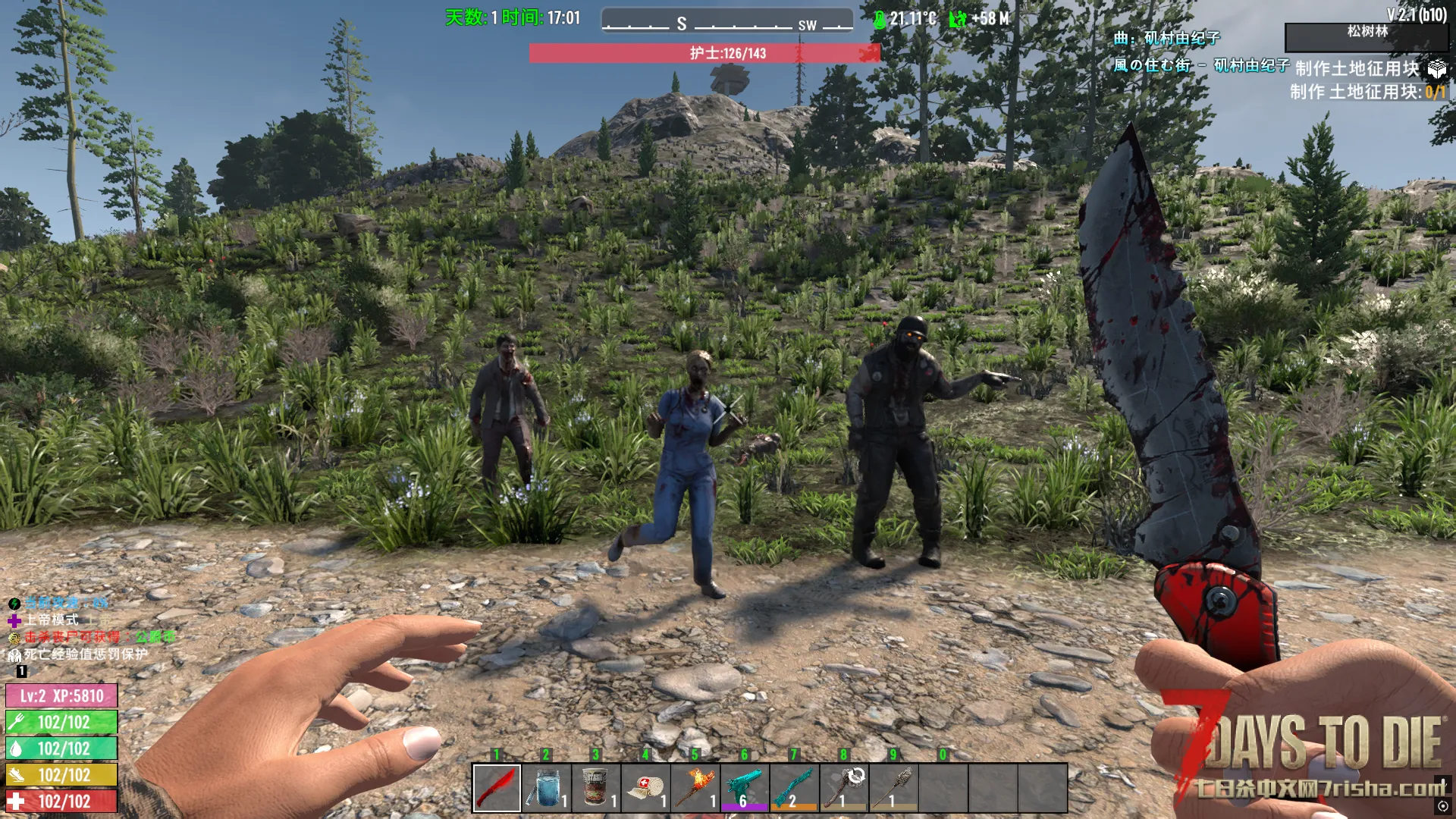The image size is (1456, 819).
Task: Equip the teal pistol slot
Action: pos(745,787)
